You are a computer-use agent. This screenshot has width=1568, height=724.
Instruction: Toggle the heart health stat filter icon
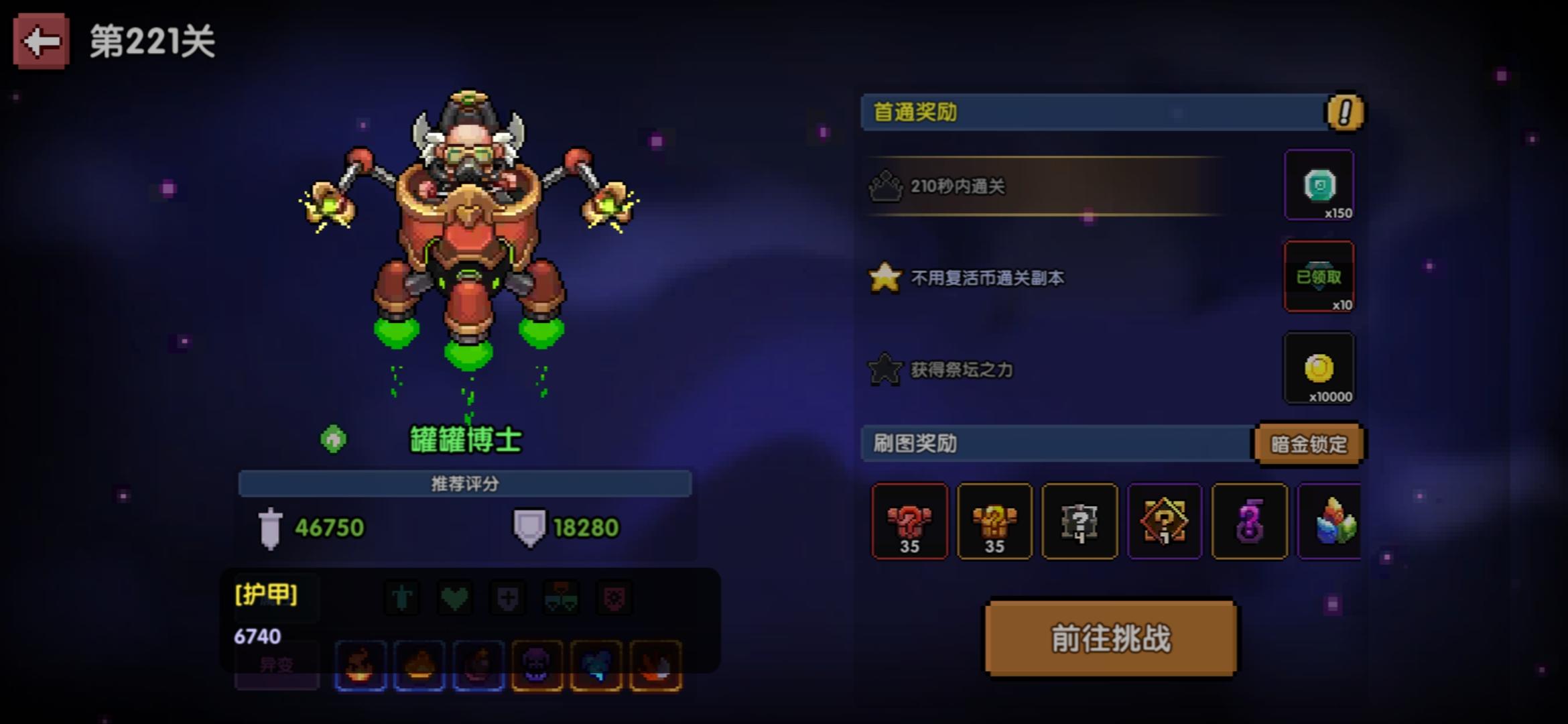click(454, 597)
